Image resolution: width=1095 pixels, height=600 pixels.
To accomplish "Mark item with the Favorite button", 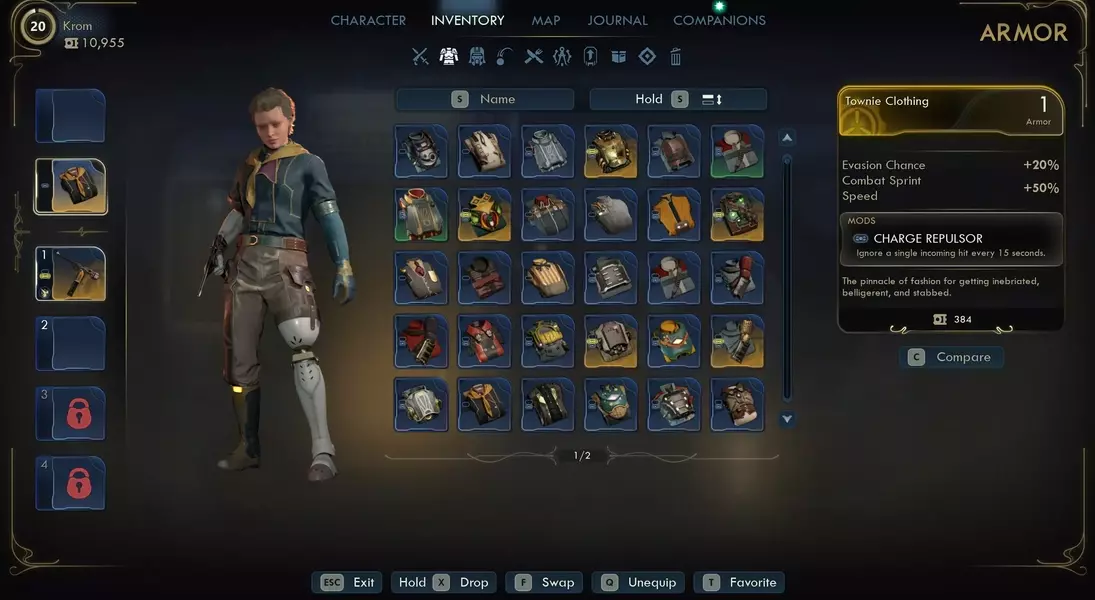I will 741,582.
